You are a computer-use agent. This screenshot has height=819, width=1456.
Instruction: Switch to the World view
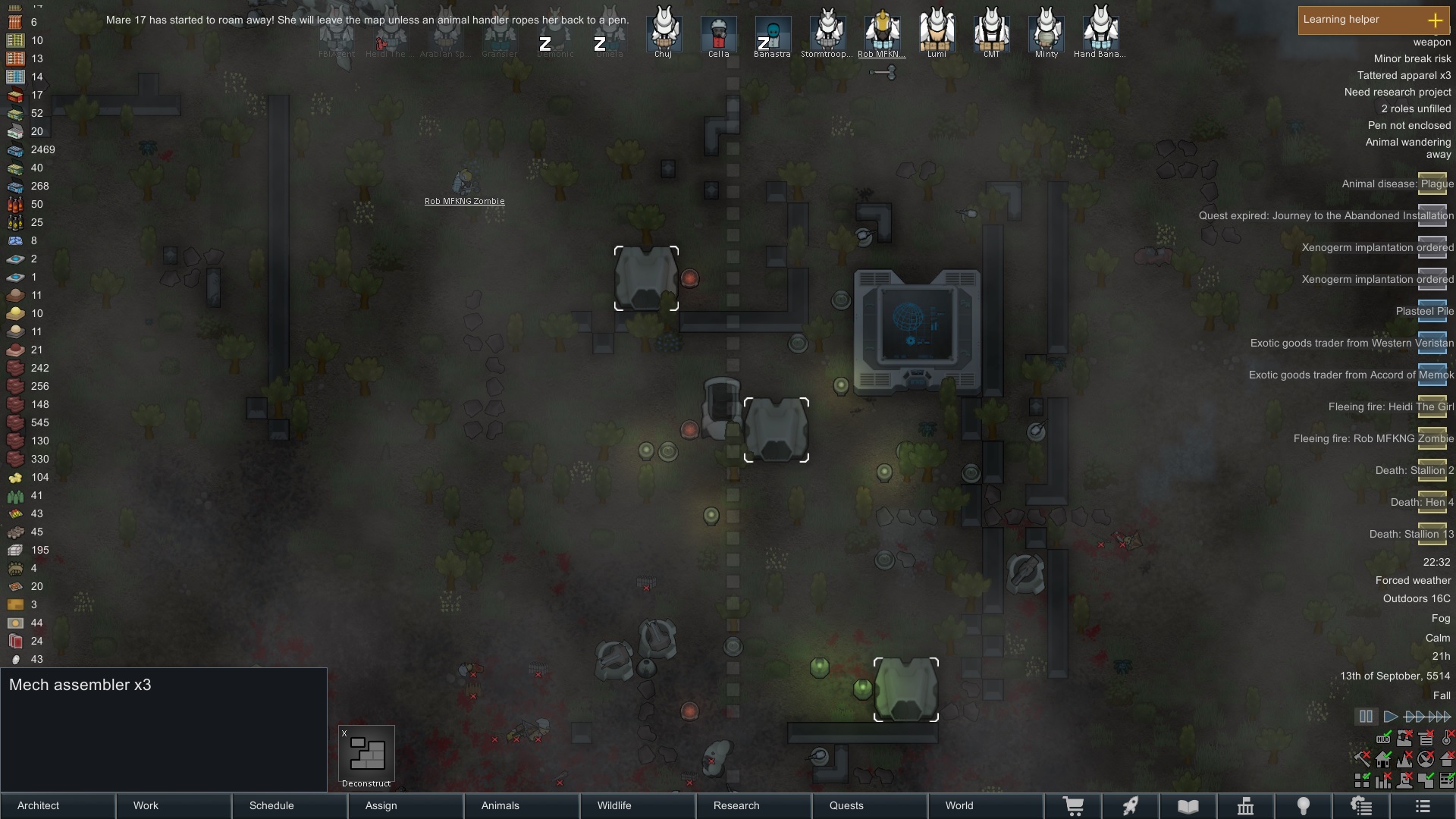[986, 805]
